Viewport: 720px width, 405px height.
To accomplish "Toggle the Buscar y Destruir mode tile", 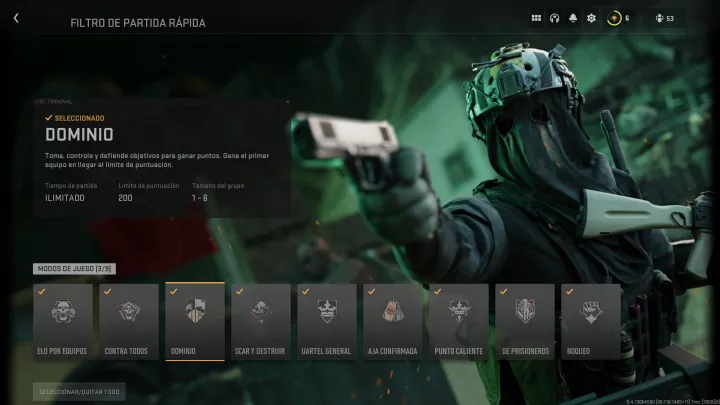I will 260,321.
